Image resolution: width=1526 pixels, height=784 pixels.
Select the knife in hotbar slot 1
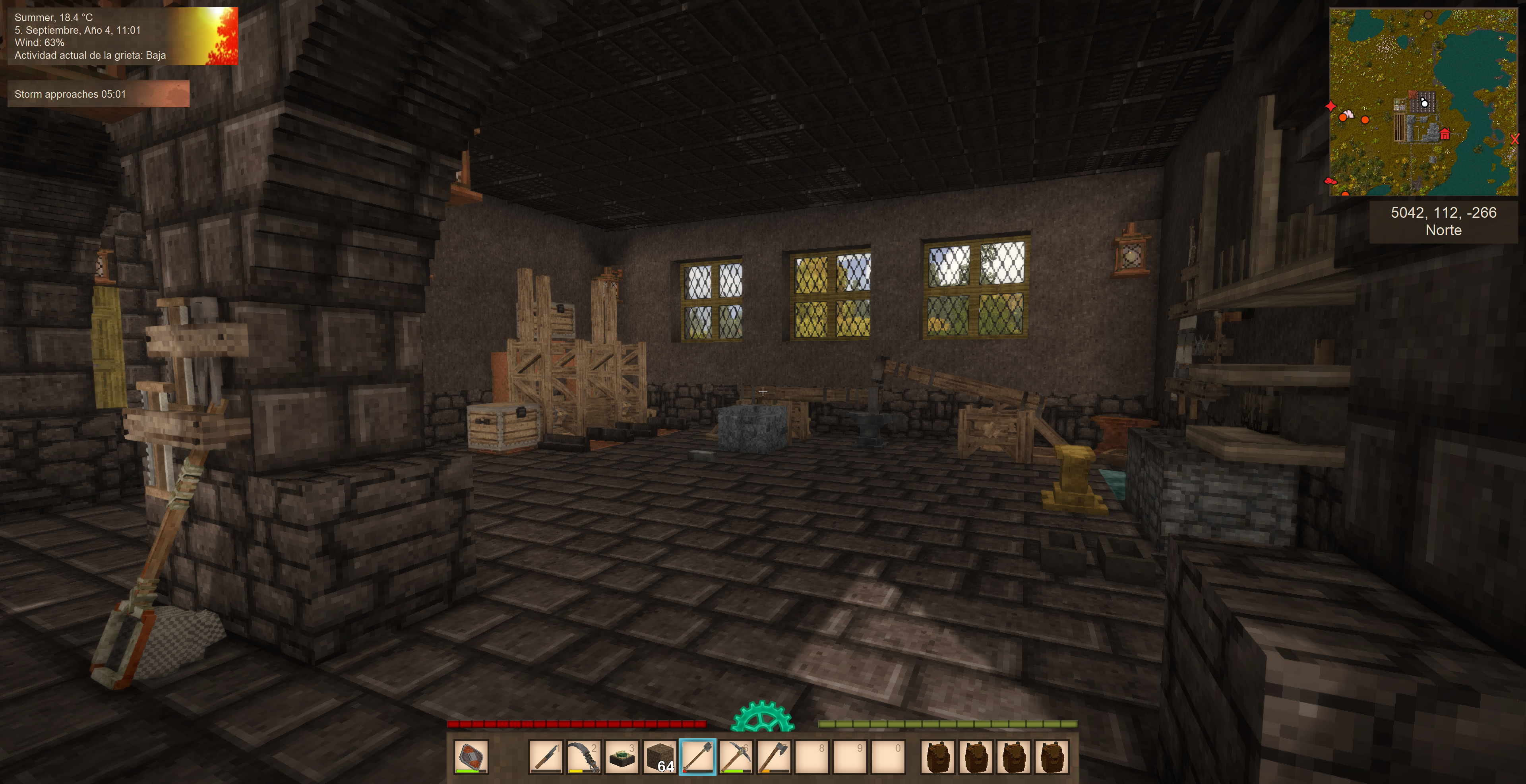pyautogui.click(x=545, y=756)
